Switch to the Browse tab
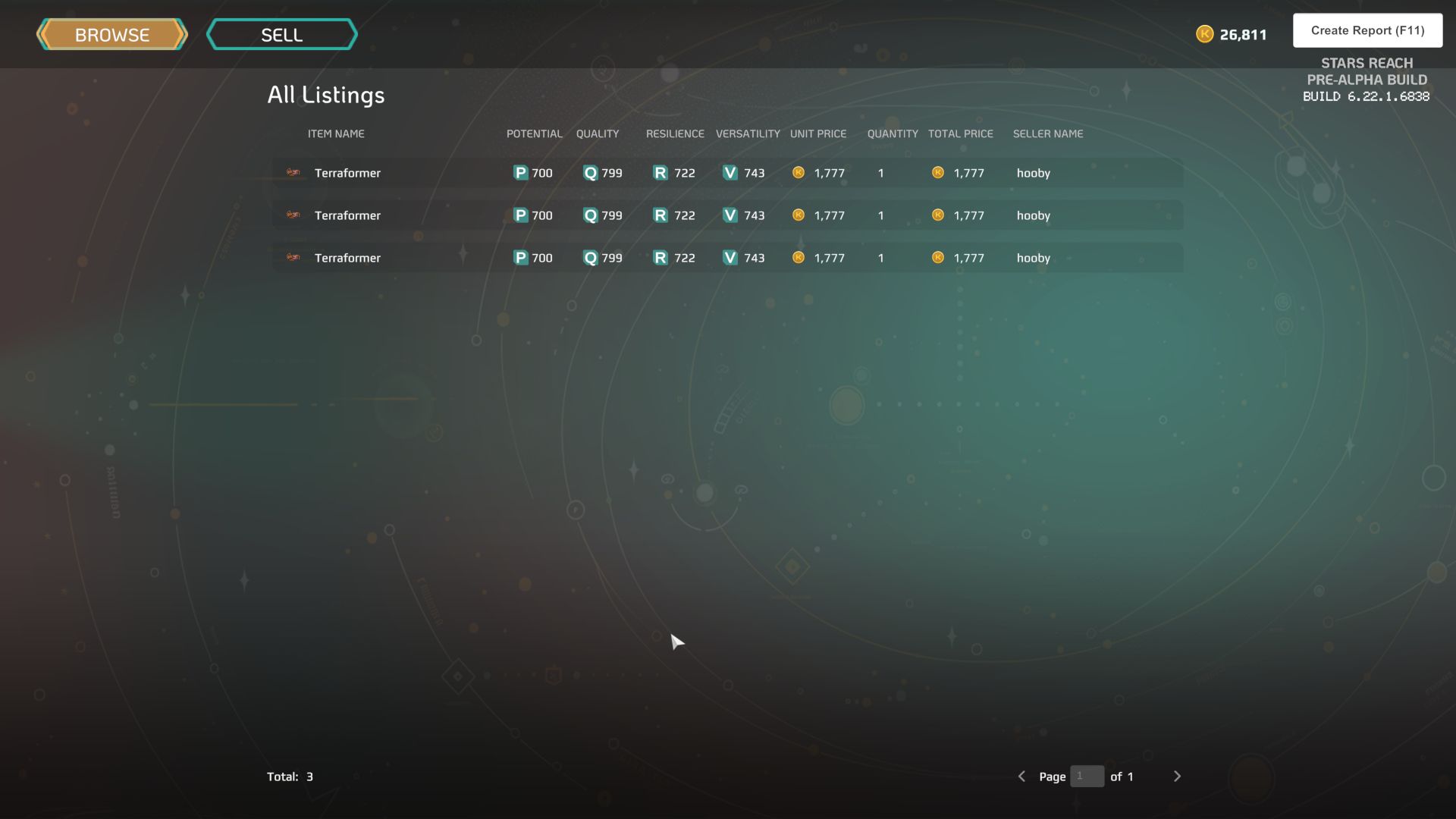Viewport: 1456px width, 819px height. pyautogui.click(x=112, y=35)
